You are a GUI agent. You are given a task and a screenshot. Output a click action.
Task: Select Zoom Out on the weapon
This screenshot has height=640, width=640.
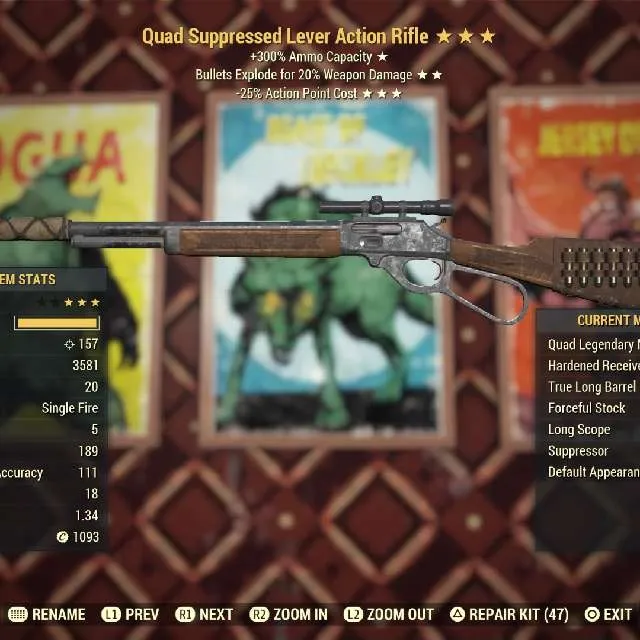pyautogui.click(x=390, y=615)
